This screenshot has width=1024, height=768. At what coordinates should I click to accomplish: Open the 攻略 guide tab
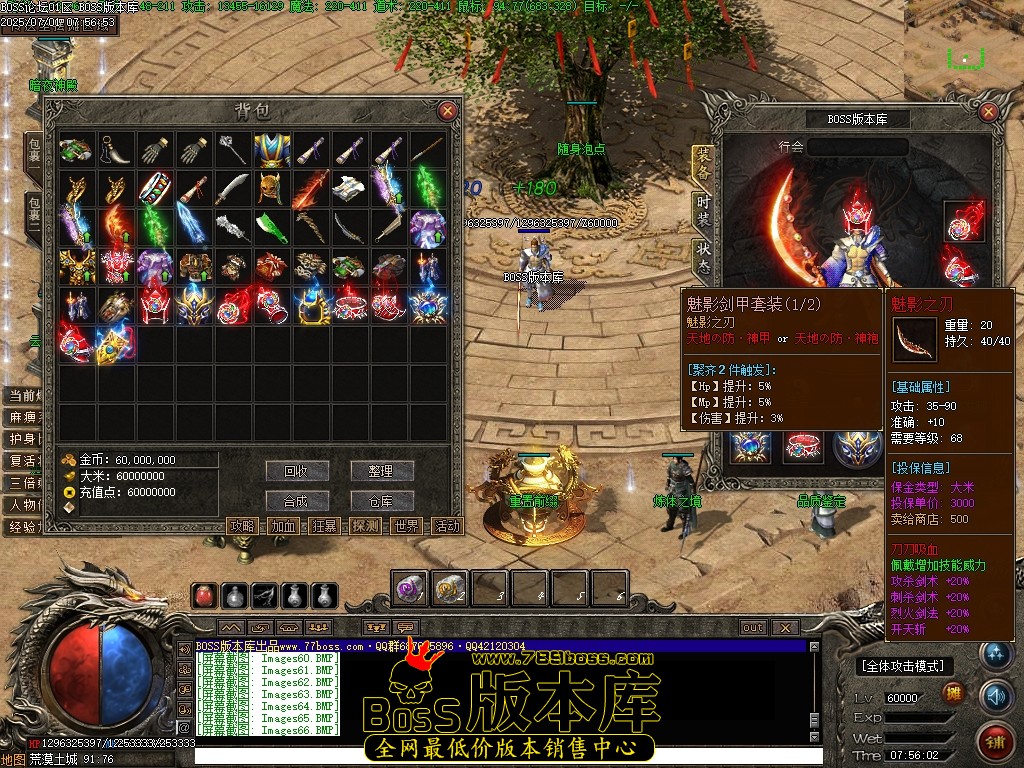click(243, 526)
